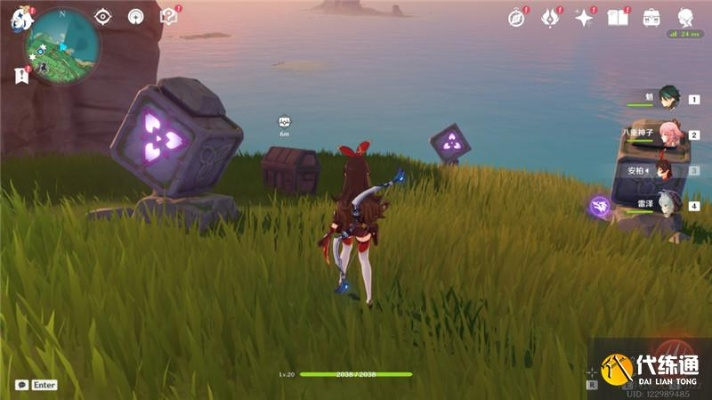Select active character 安柏 in party list
The image size is (712, 400).
(x=660, y=170)
